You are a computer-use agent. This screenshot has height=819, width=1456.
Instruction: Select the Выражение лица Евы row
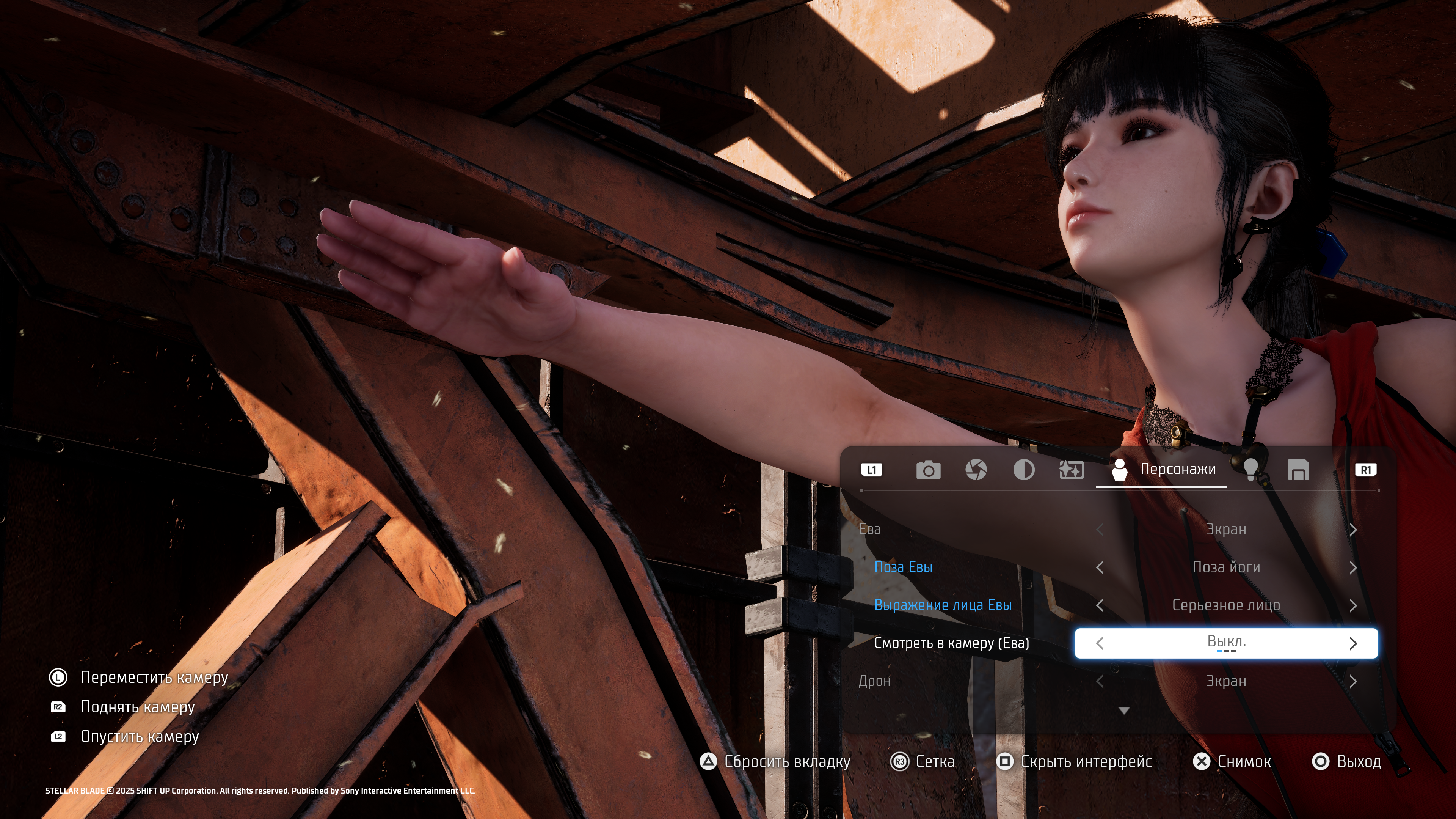[943, 605]
